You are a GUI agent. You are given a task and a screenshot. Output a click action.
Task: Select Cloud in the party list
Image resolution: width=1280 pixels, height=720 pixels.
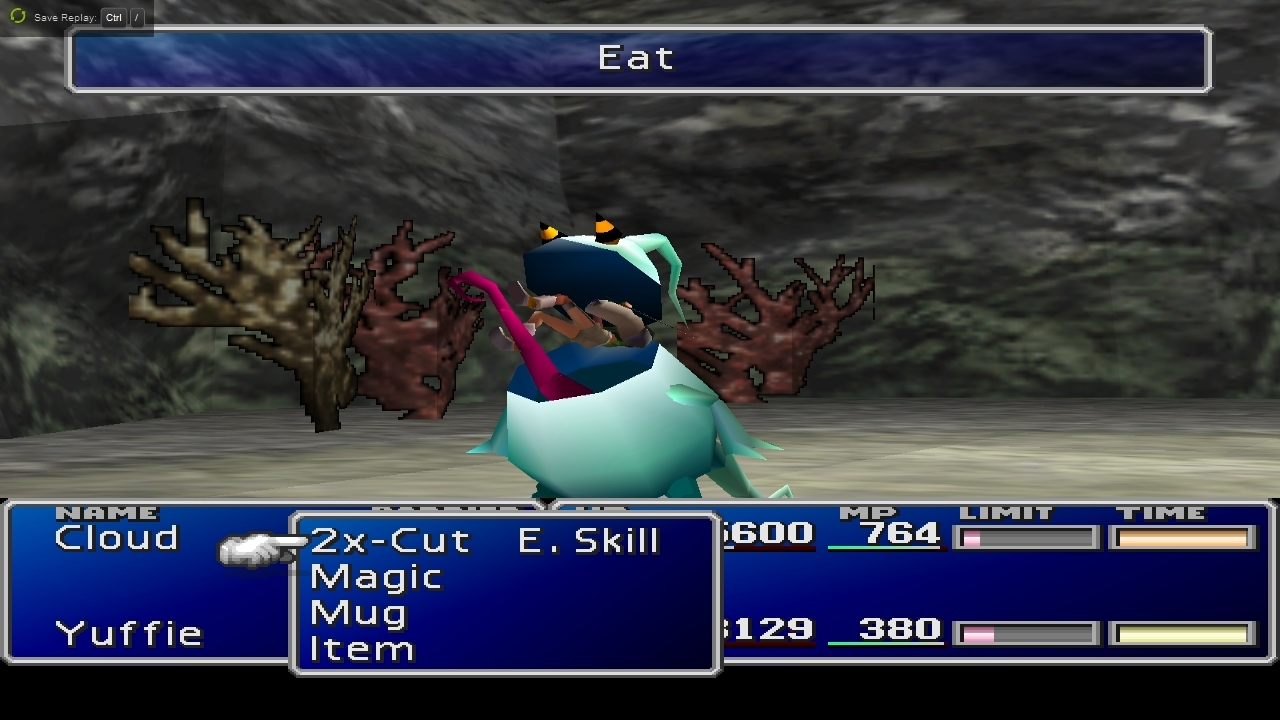click(116, 538)
